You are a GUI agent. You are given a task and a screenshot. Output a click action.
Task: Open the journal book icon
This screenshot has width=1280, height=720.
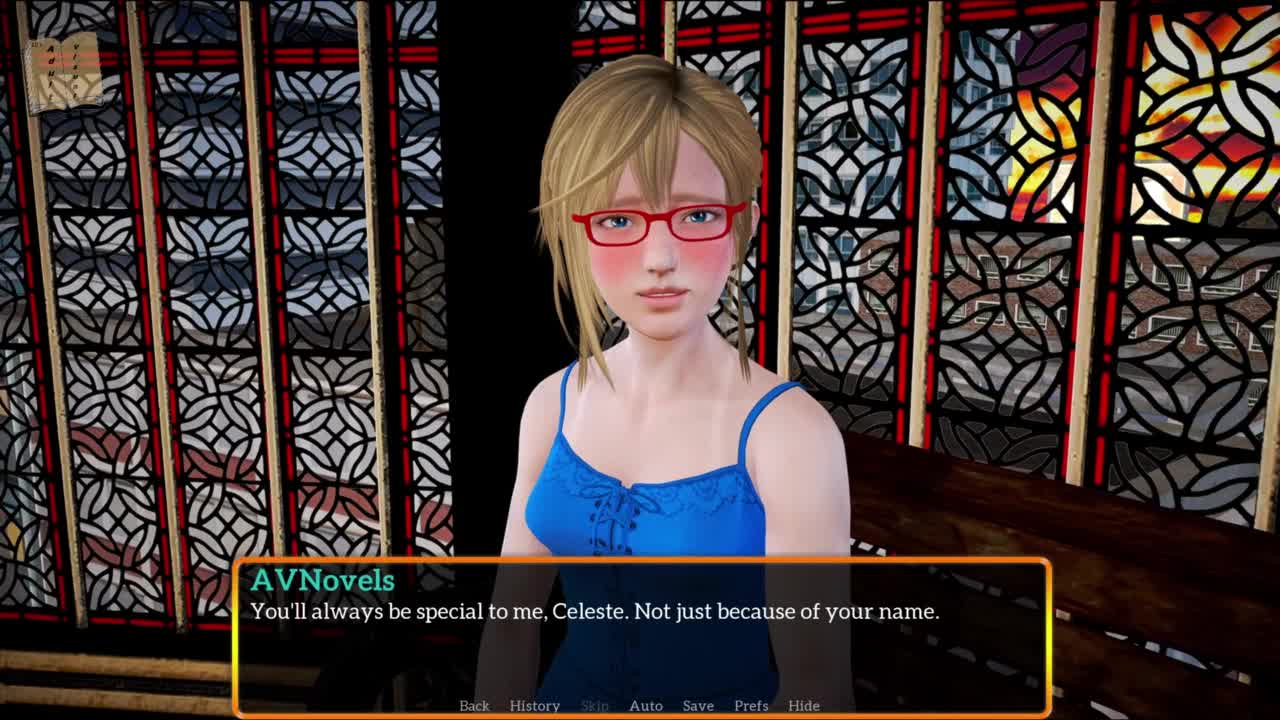point(64,71)
